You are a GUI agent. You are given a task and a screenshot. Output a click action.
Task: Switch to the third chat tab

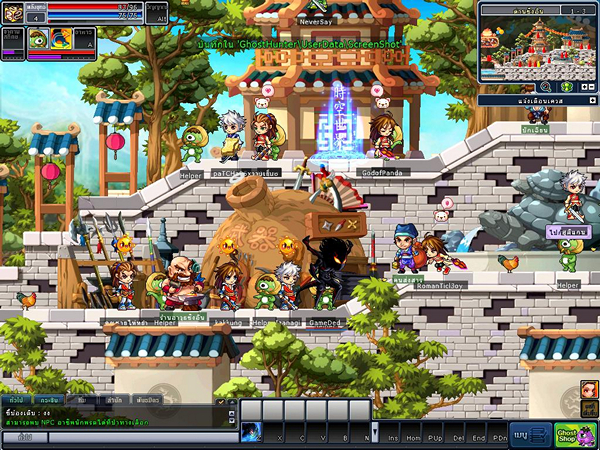[x=82, y=400]
